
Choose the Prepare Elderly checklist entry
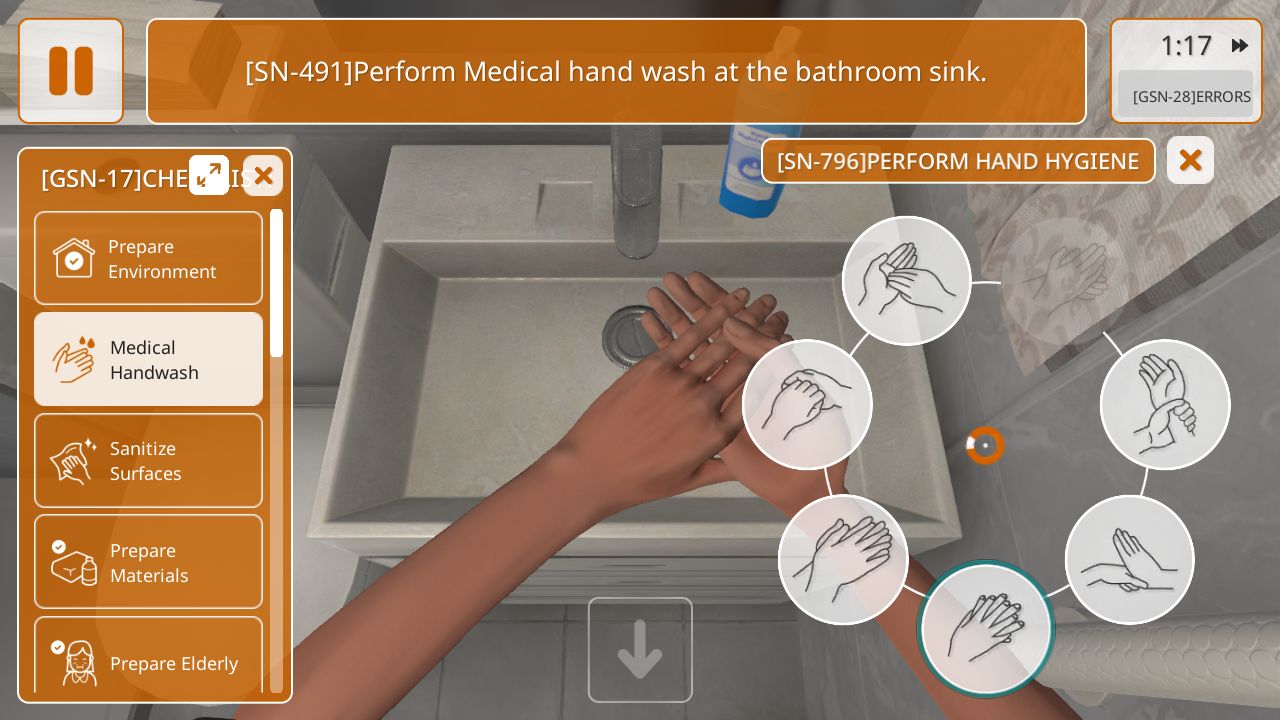tap(148, 660)
